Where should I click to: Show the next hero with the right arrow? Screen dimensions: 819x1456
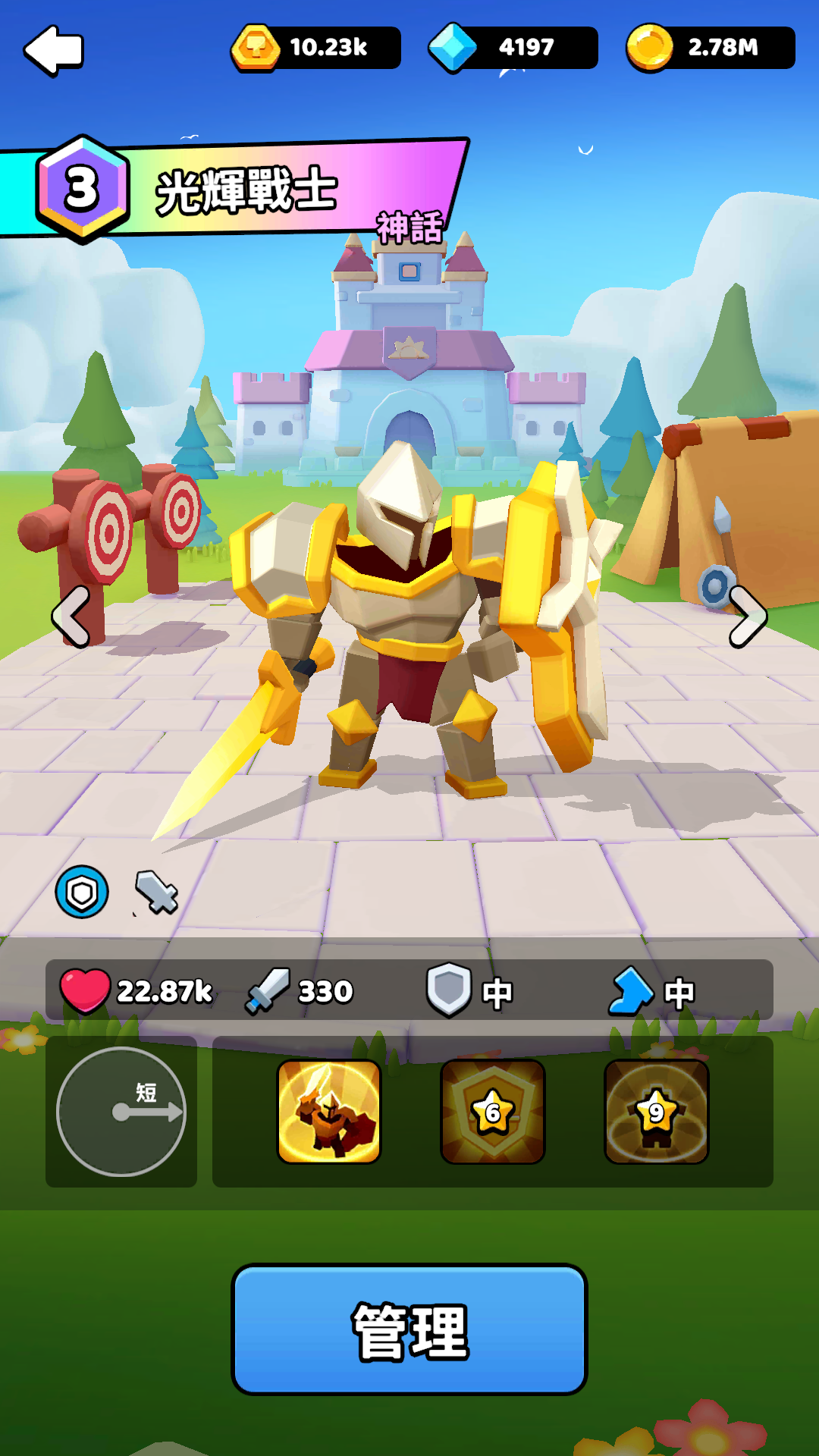click(747, 617)
